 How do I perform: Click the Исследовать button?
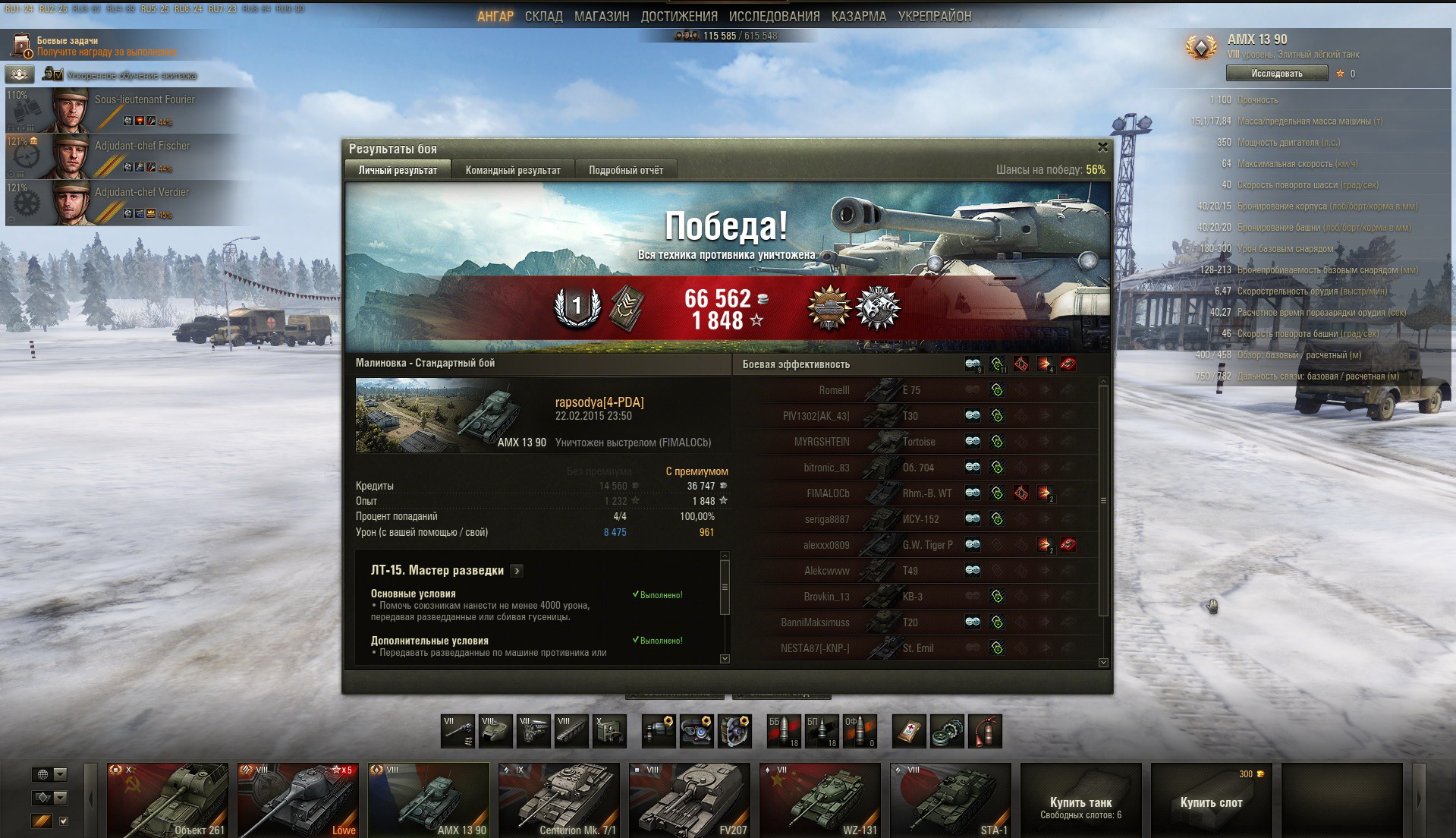[1276, 74]
